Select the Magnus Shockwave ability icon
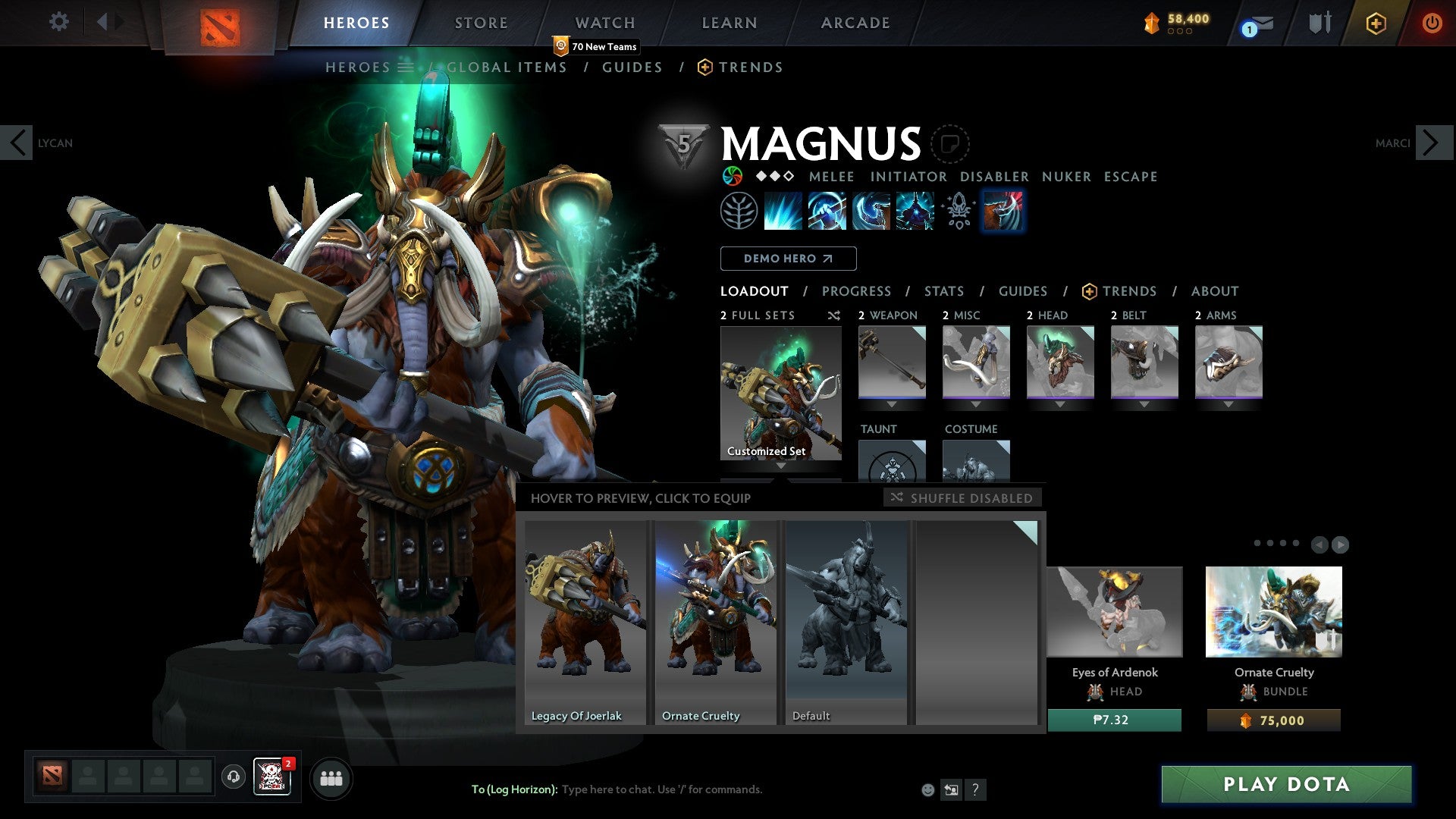Viewport: 1456px width, 819px height. (782, 211)
